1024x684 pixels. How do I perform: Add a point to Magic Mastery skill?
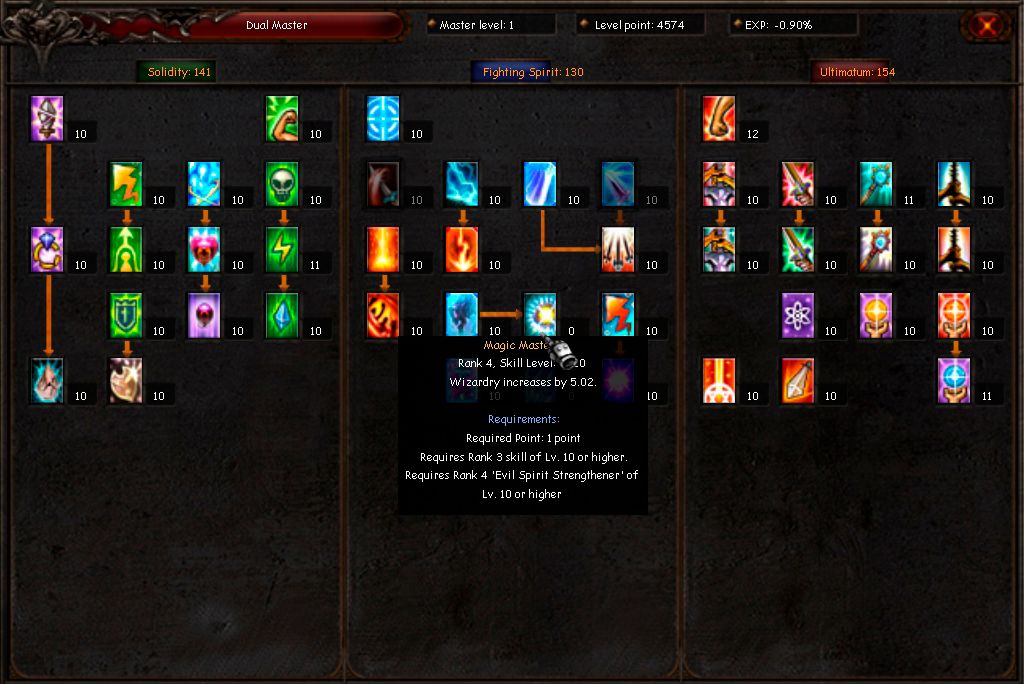click(x=541, y=316)
